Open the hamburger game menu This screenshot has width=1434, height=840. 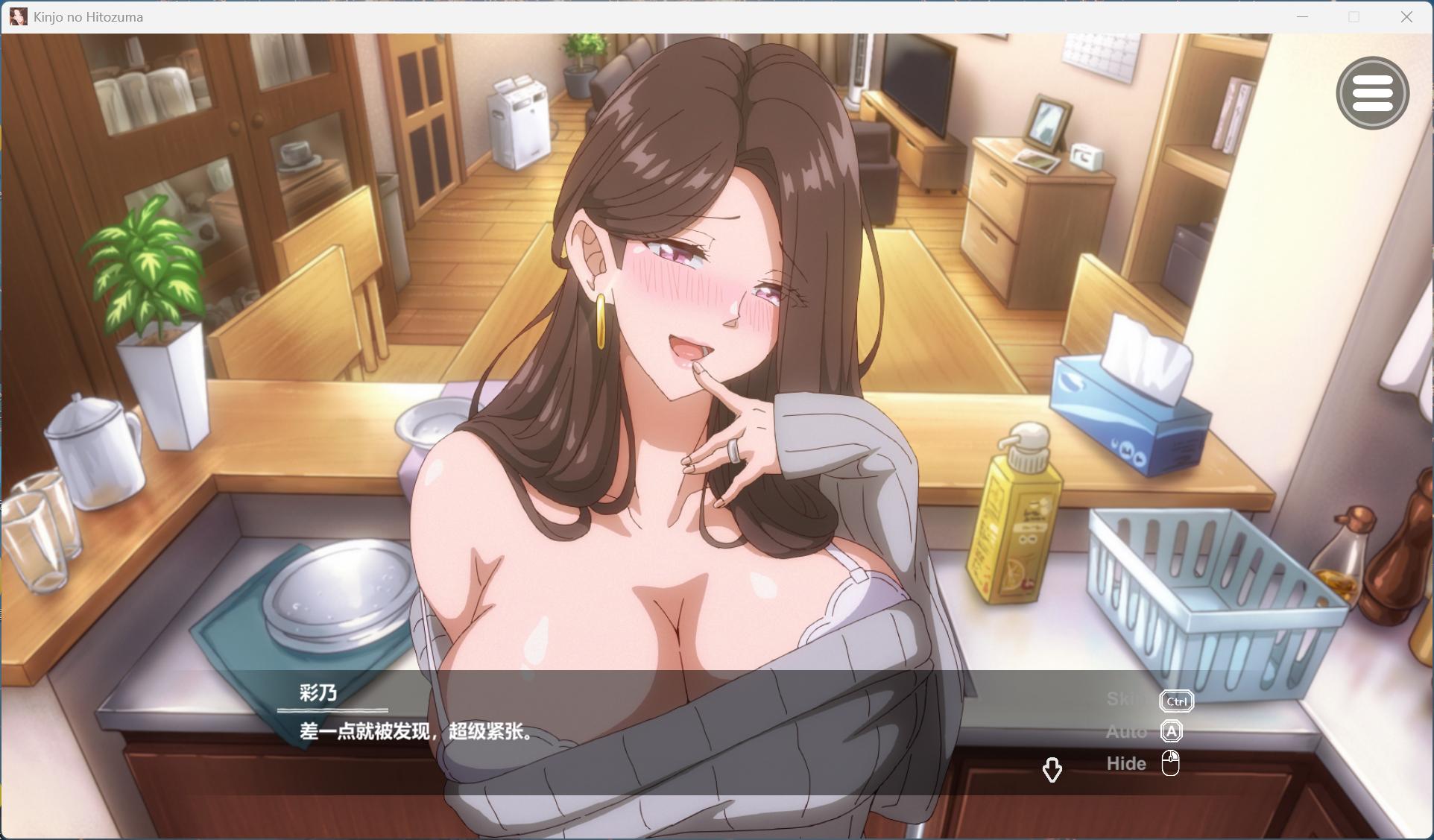coord(1374,92)
